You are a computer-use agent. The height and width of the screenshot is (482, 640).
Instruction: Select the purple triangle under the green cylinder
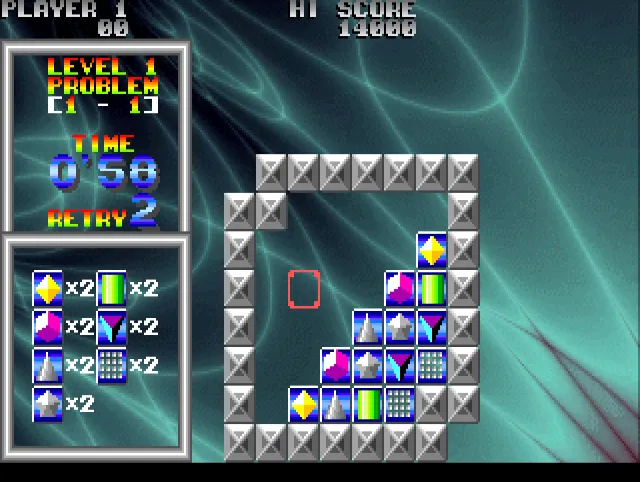(432, 327)
